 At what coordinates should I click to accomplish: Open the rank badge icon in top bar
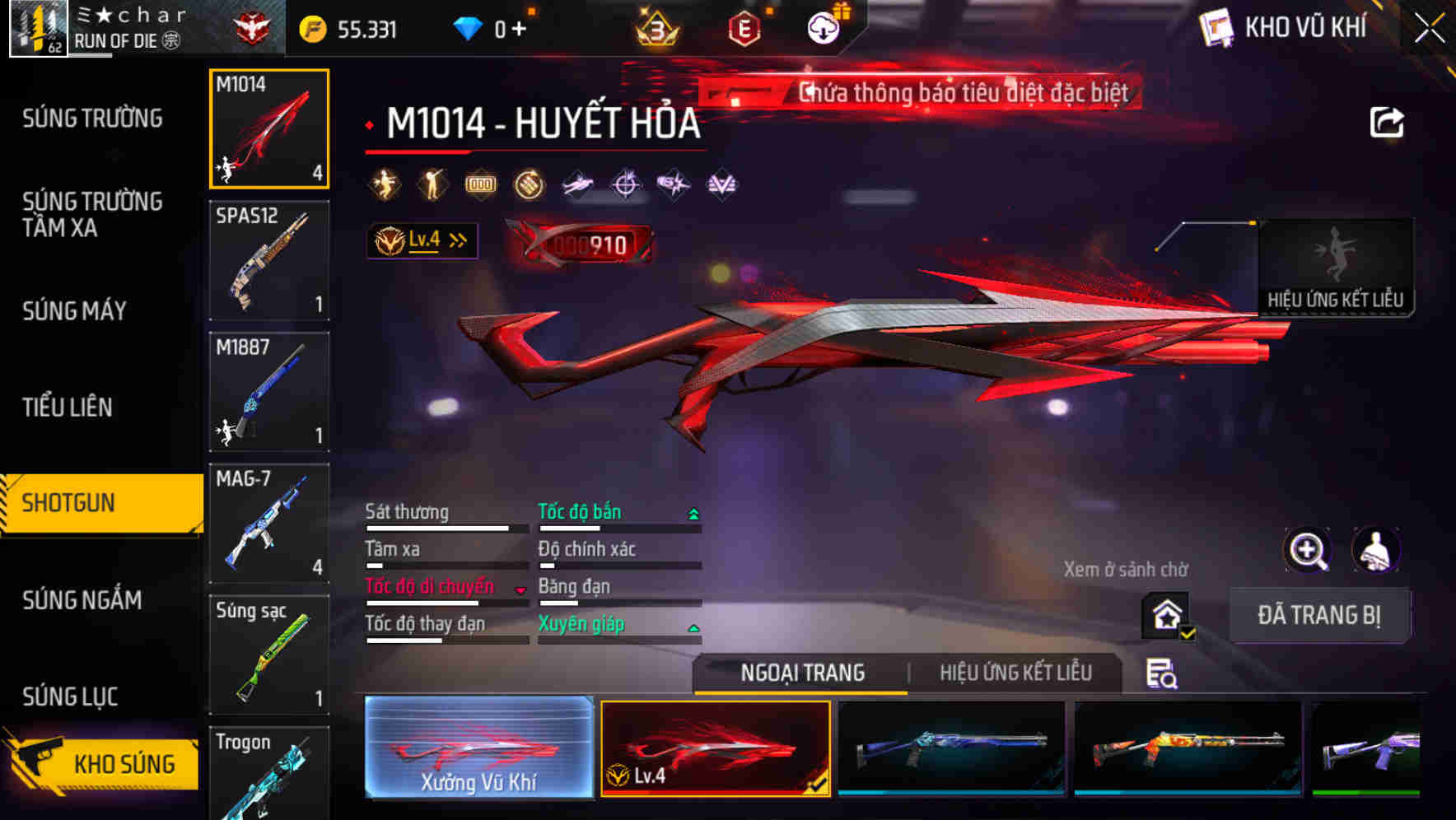(654, 28)
